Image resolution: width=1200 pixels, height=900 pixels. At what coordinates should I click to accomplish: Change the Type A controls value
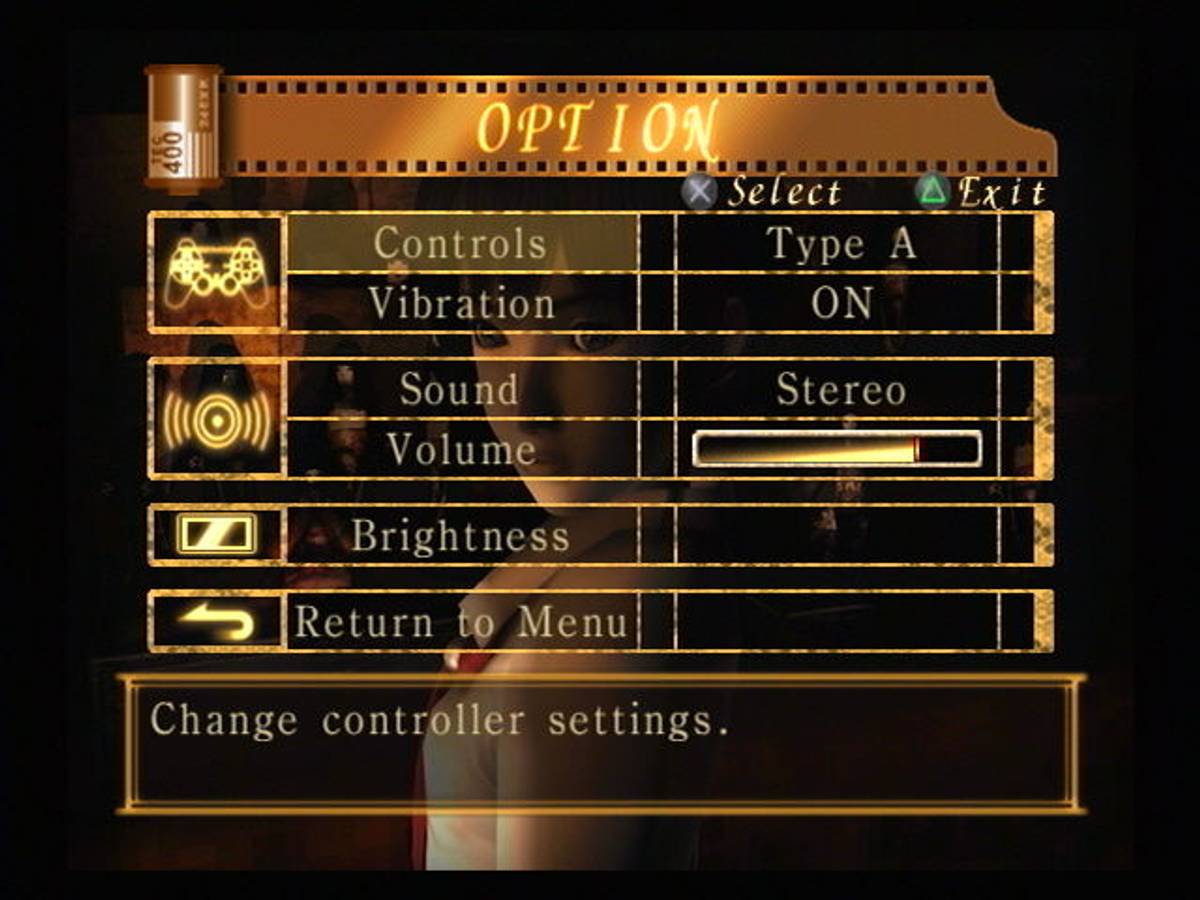click(839, 244)
